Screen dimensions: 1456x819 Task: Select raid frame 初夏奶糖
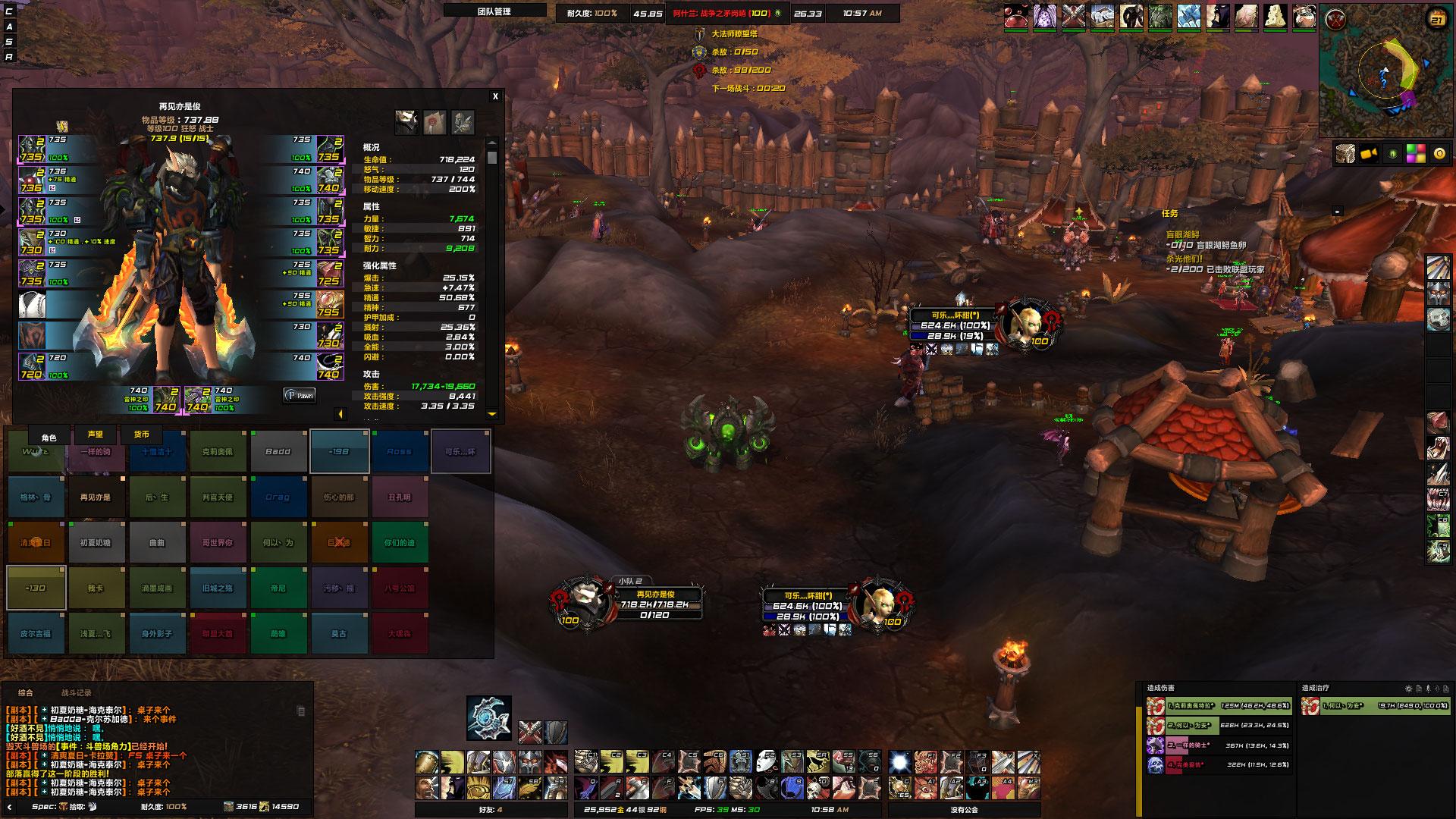96,543
